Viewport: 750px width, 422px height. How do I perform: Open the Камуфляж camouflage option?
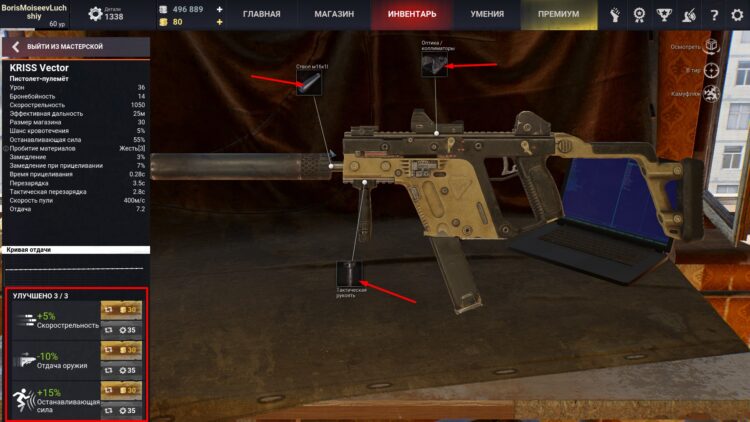click(711, 94)
